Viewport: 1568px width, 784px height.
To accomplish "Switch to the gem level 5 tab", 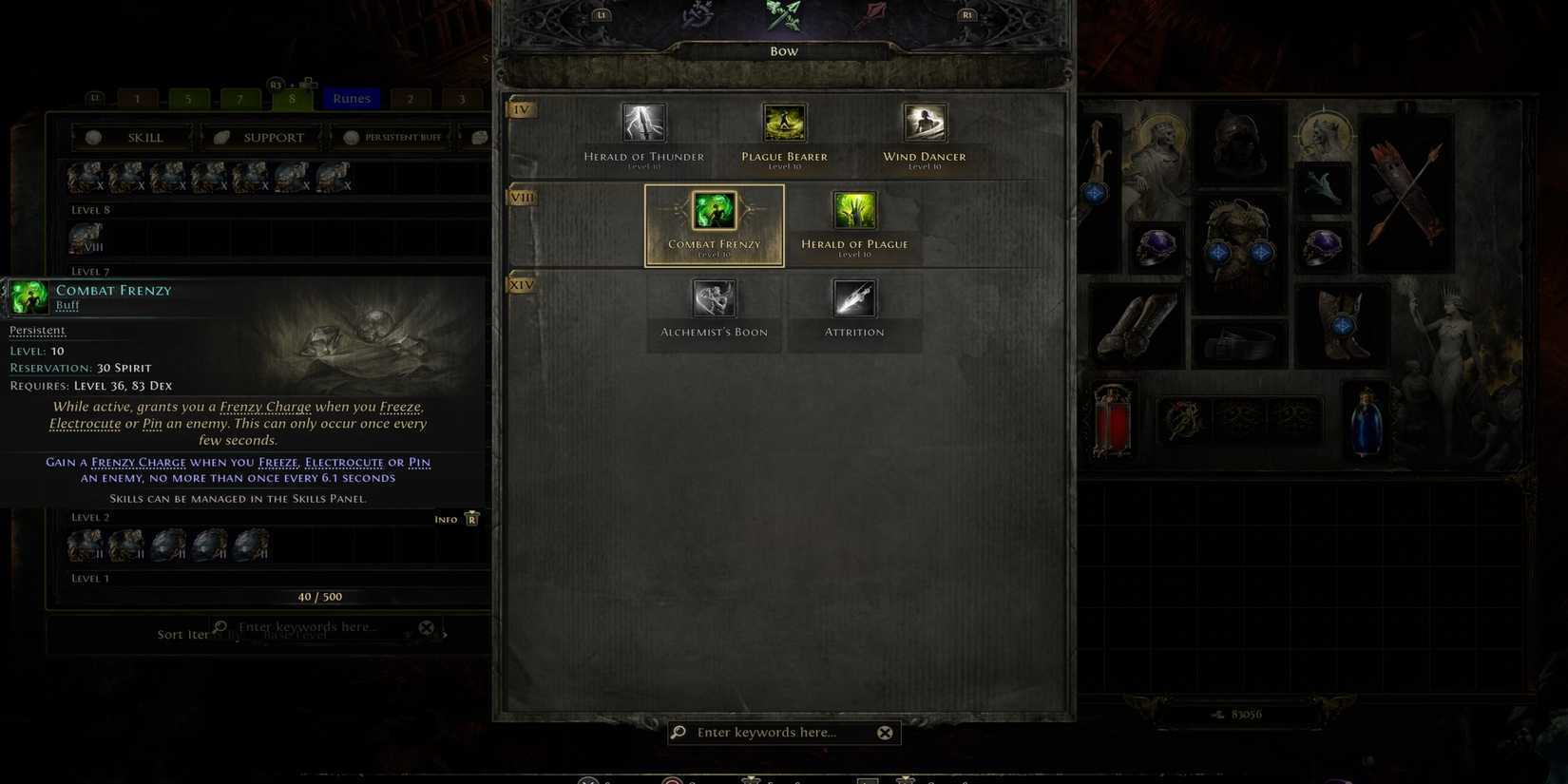I will 187,98.
